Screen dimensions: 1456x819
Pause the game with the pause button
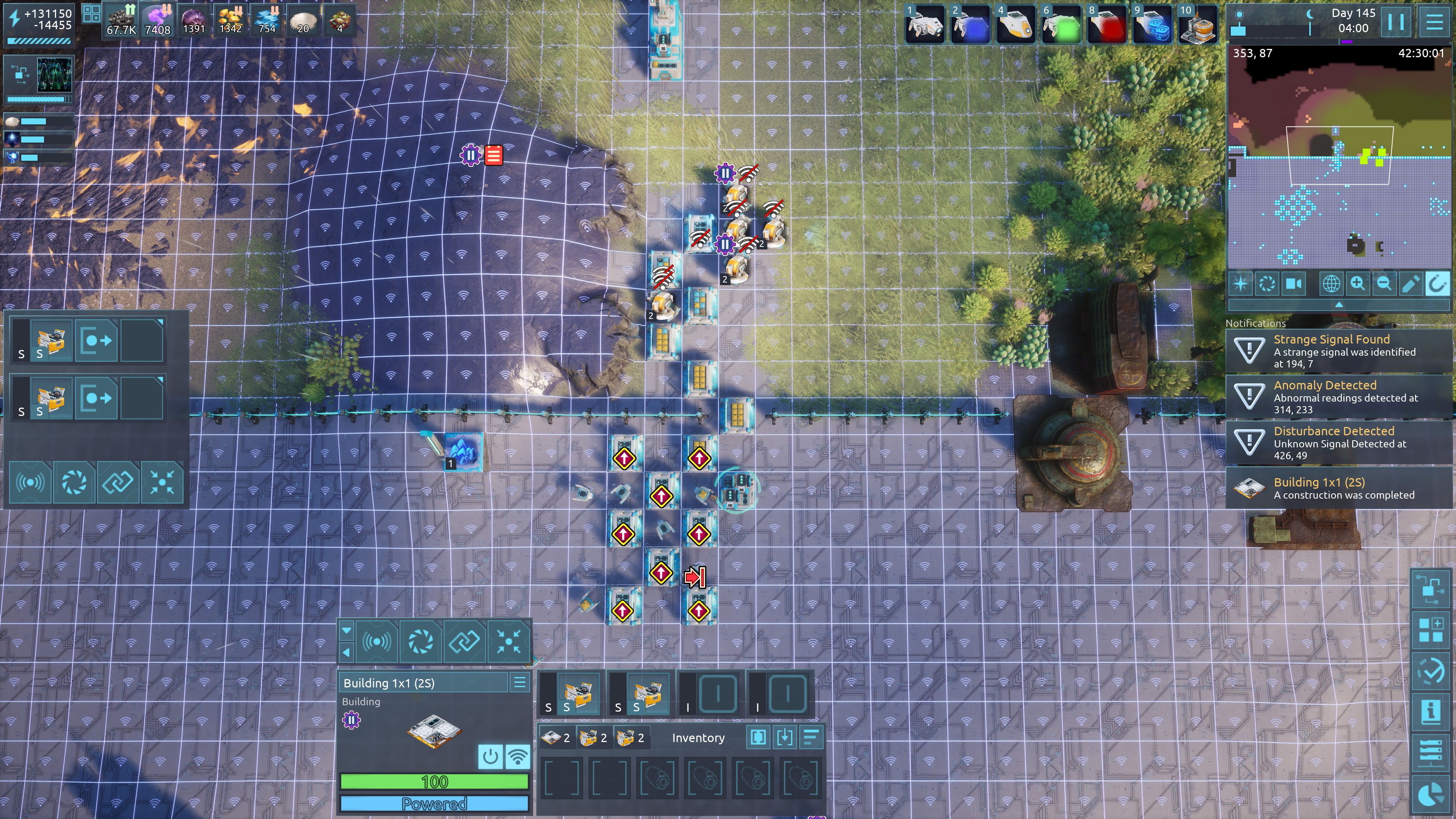(1395, 23)
